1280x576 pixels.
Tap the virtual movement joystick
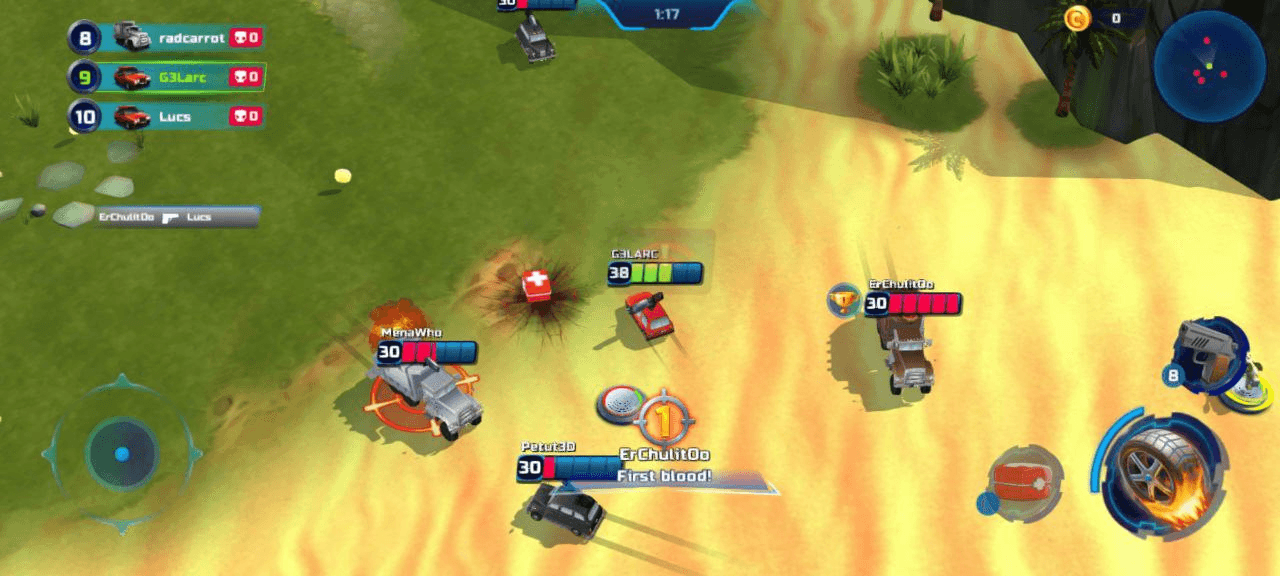(121, 453)
